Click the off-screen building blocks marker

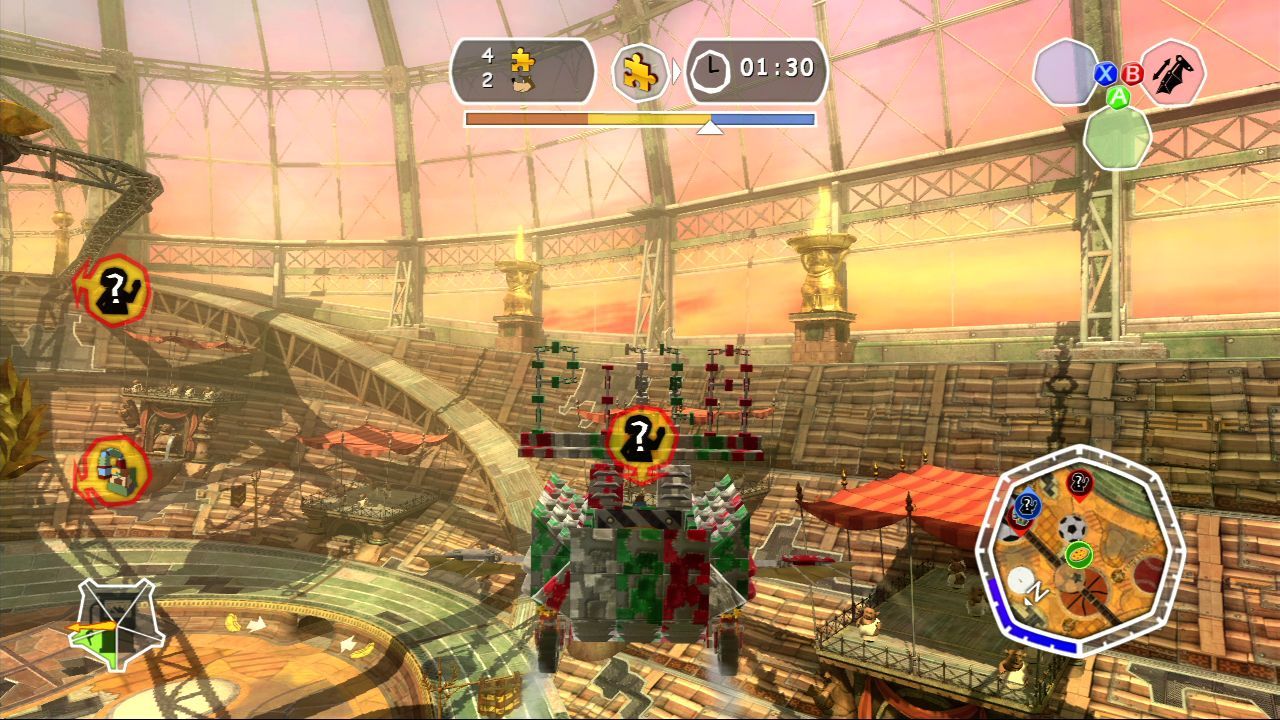click(x=115, y=470)
